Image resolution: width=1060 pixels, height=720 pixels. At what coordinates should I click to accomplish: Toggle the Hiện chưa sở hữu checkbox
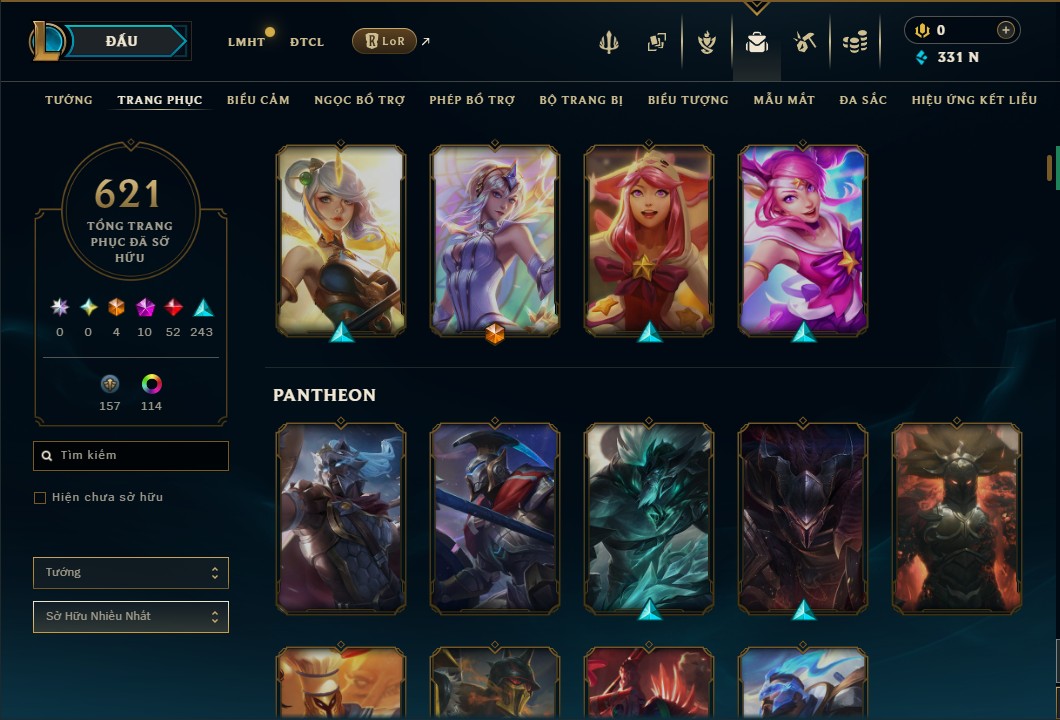pos(40,498)
